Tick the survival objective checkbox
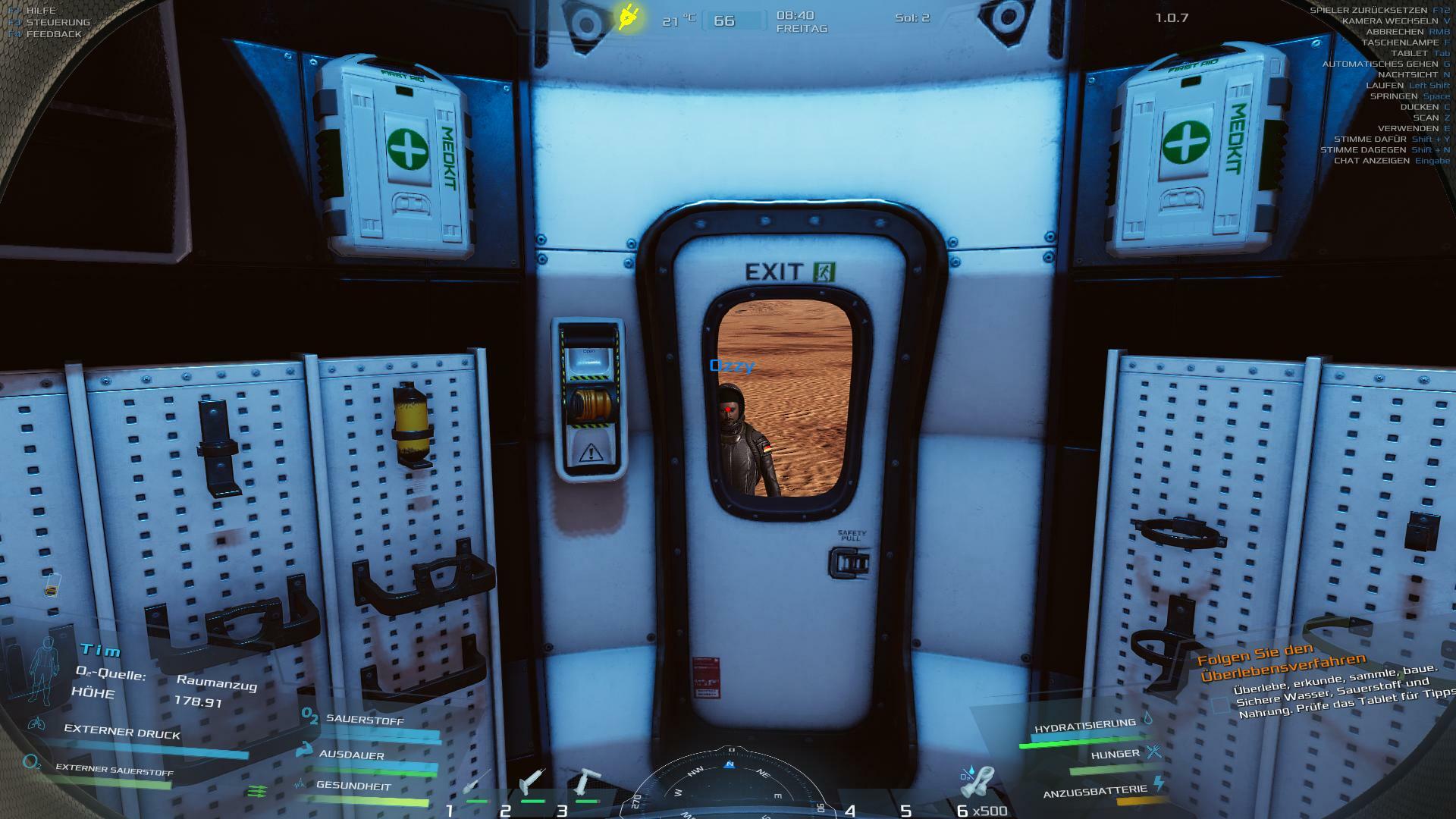This screenshot has width=1456, height=819. pyautogui.click(x=1219, y=704)
